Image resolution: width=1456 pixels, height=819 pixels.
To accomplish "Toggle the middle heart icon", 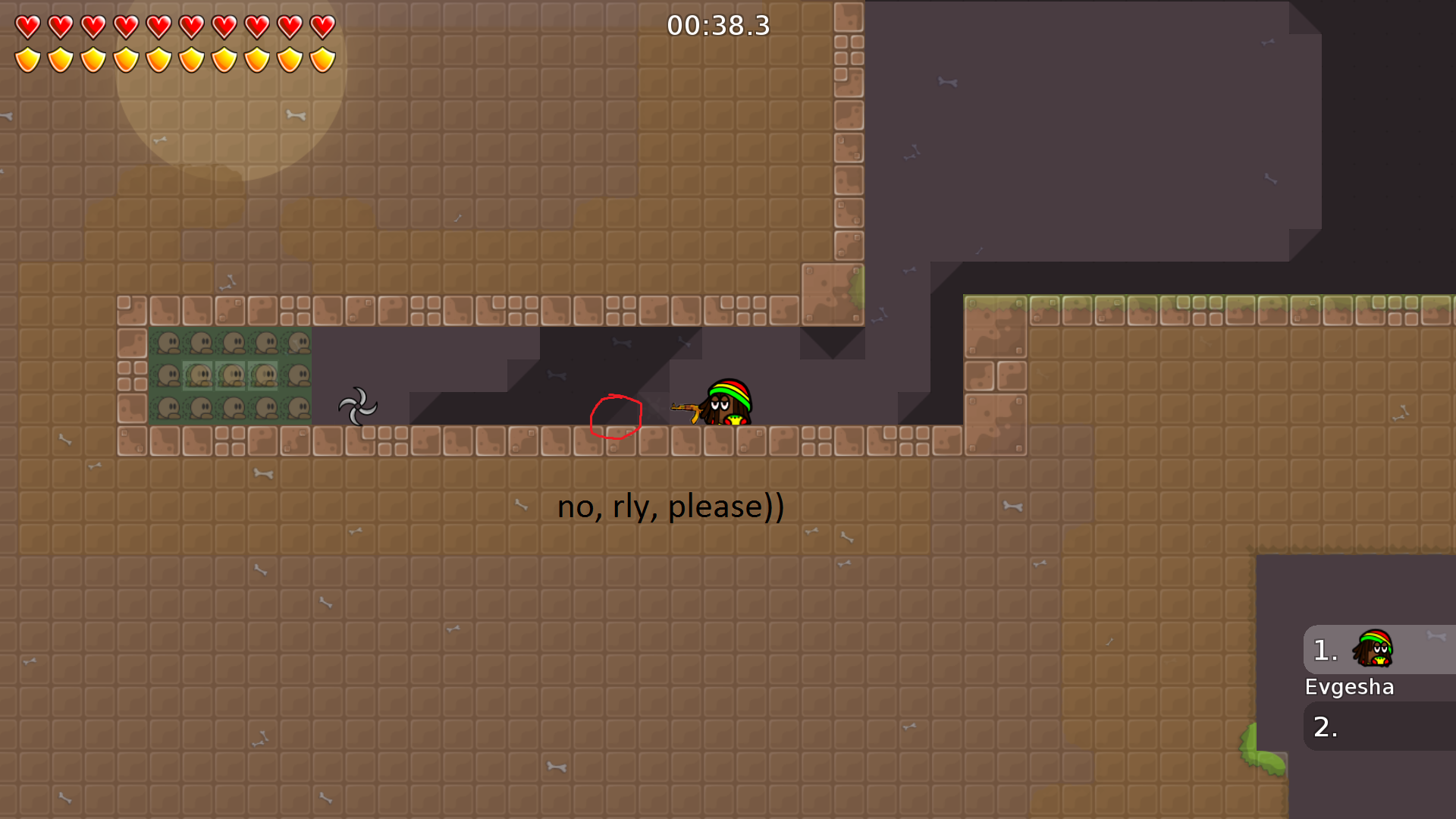I will (x=158, y=25).
